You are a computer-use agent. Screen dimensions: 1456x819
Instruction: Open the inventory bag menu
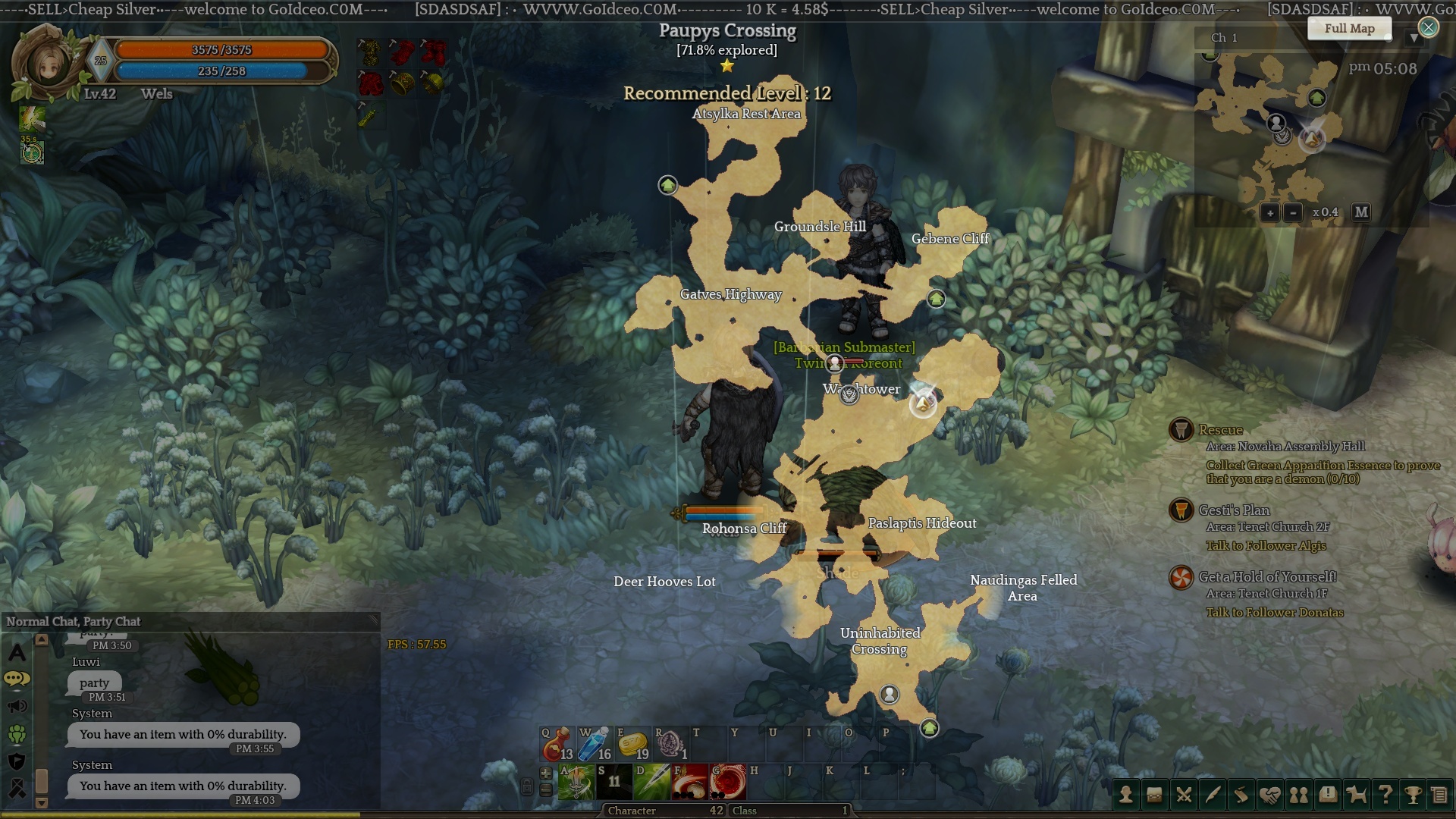[1154, 795]
